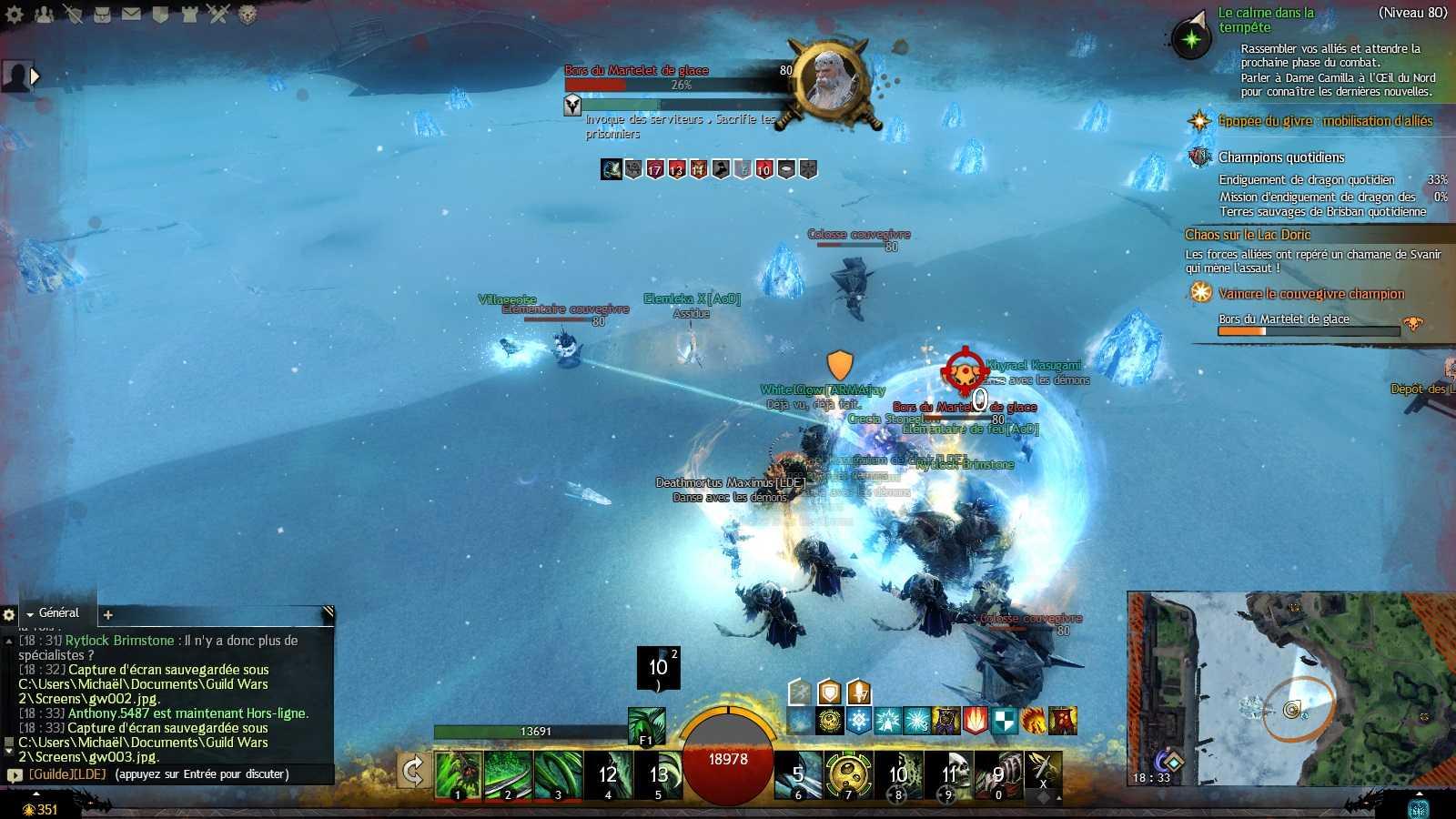Open the inventory bag icon

tap(102, 14)
